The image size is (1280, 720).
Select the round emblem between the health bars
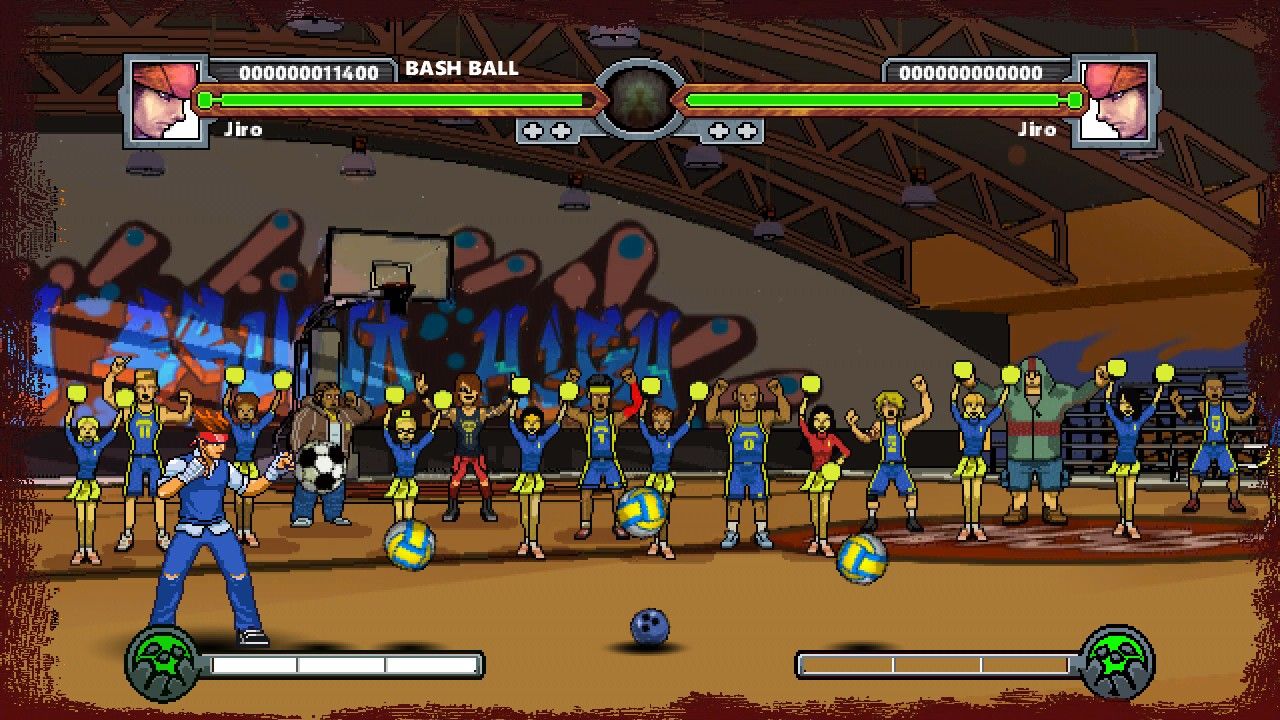coord(640,100)
